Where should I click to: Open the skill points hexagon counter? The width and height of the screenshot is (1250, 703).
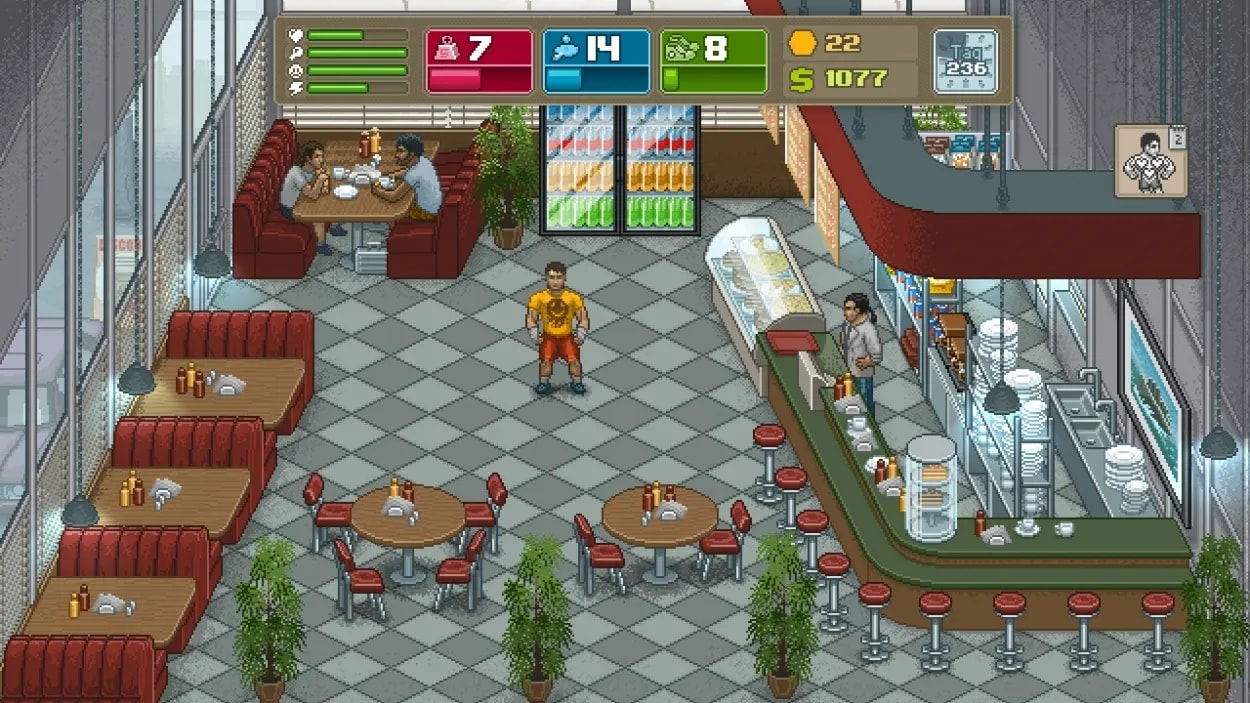point(826,43)
